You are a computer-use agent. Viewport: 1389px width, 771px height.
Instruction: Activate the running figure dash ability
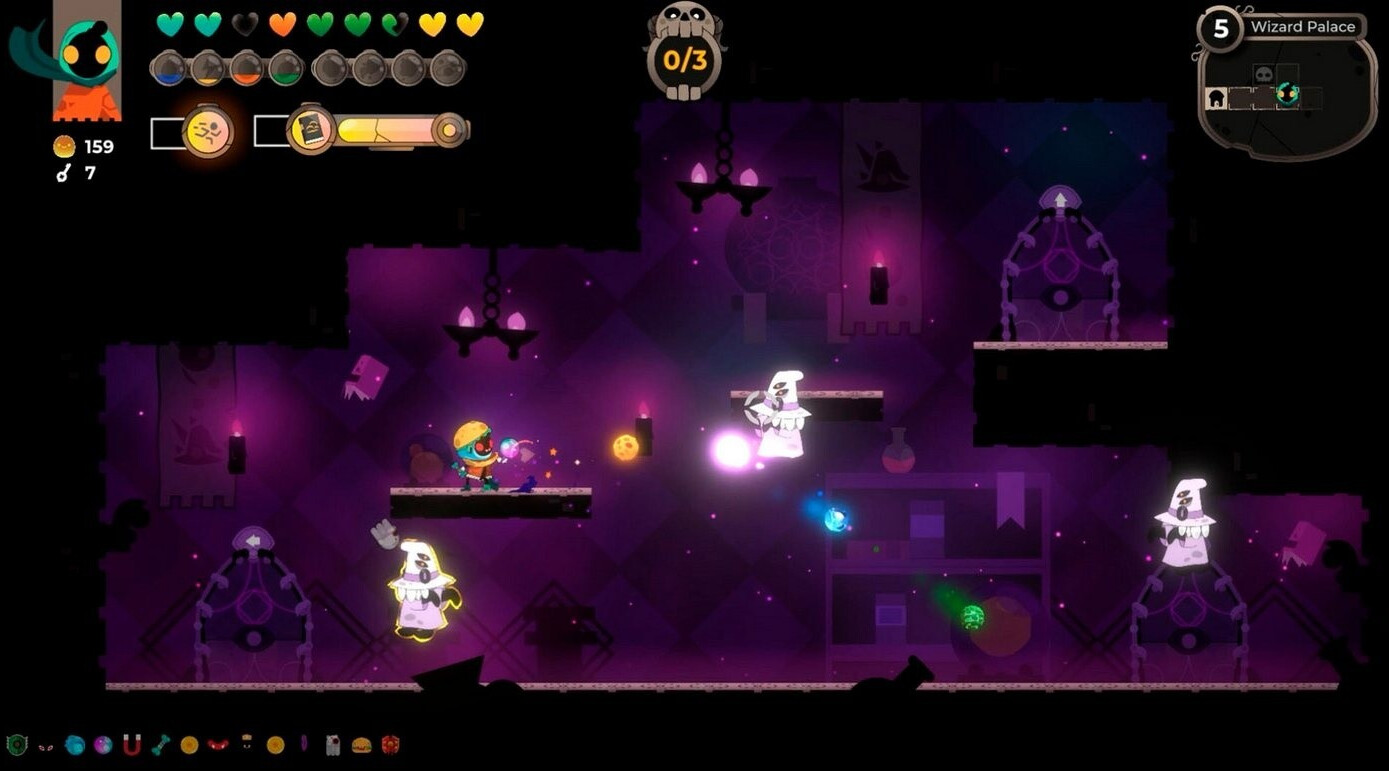pyautogui.click(x=208, y=131)
